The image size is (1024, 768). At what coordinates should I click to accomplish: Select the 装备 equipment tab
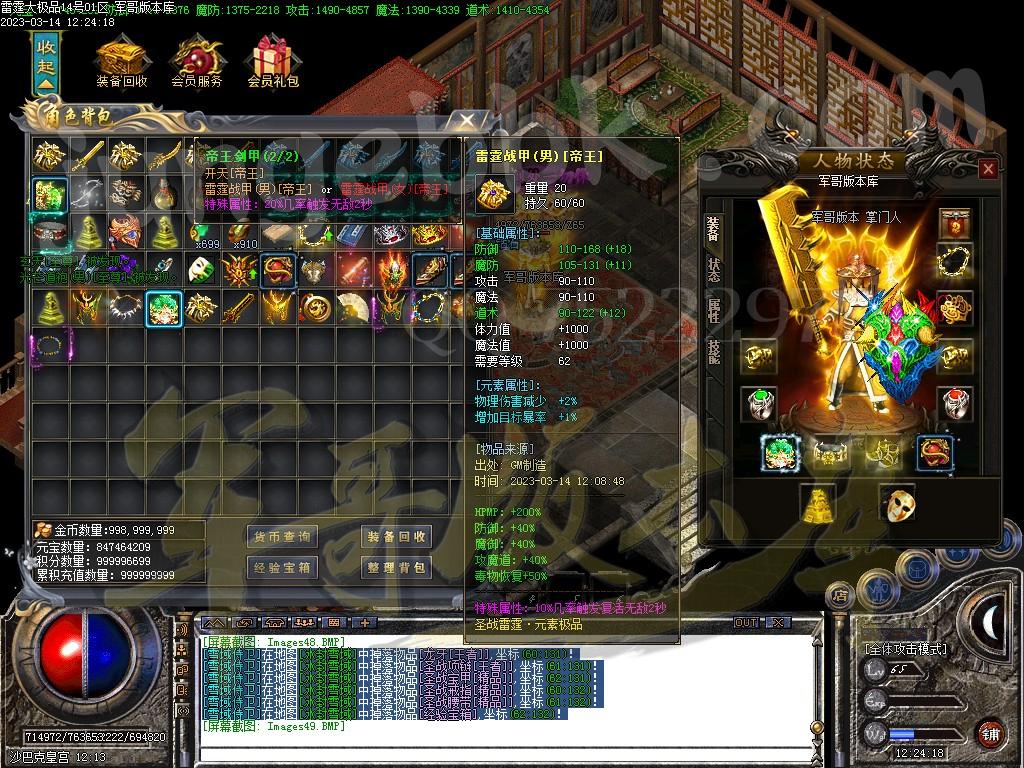(x=714, y=231)
